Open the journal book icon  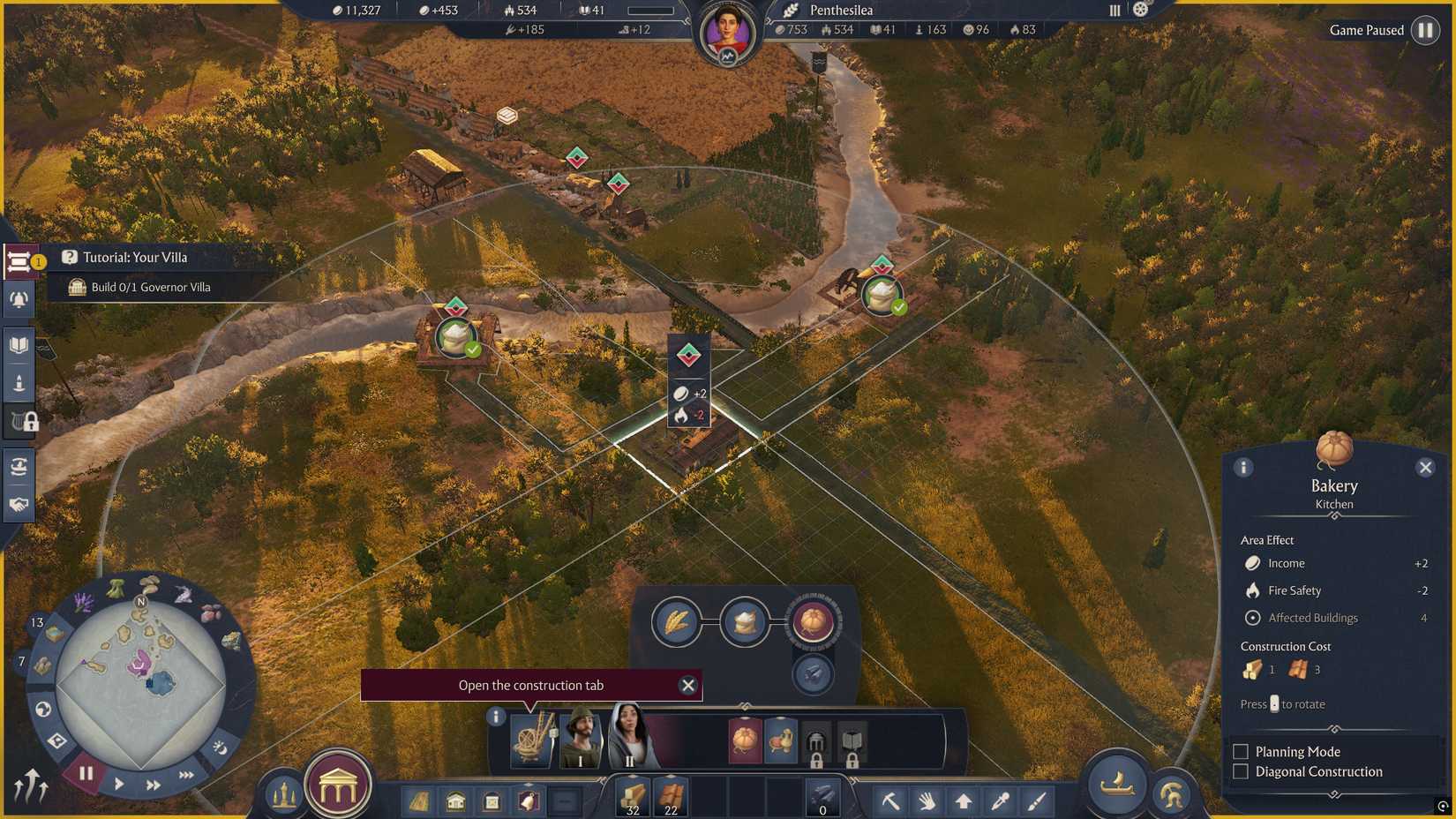click(x=18, y=344)
